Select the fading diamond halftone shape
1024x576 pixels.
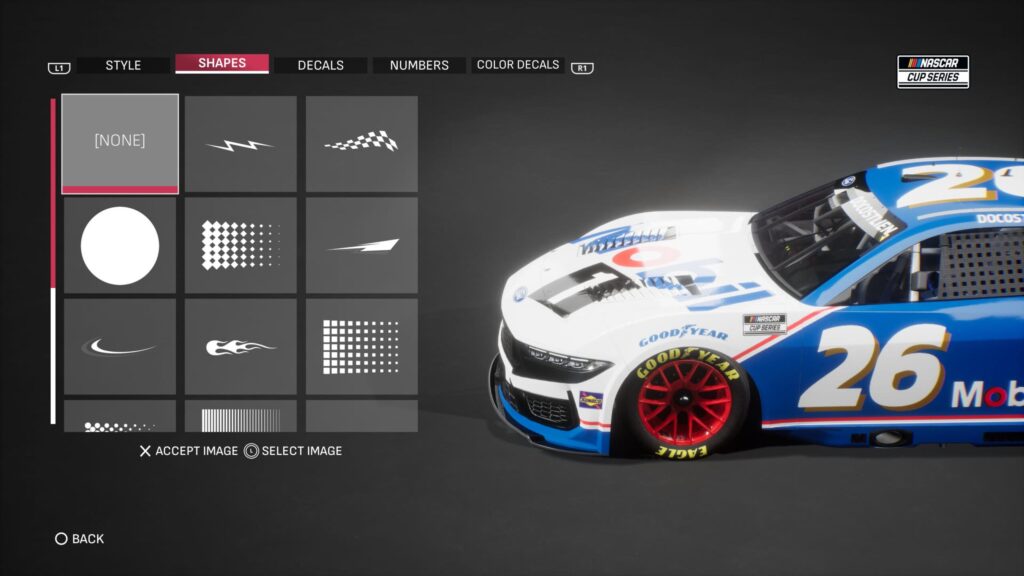click(x=241, y=245)
